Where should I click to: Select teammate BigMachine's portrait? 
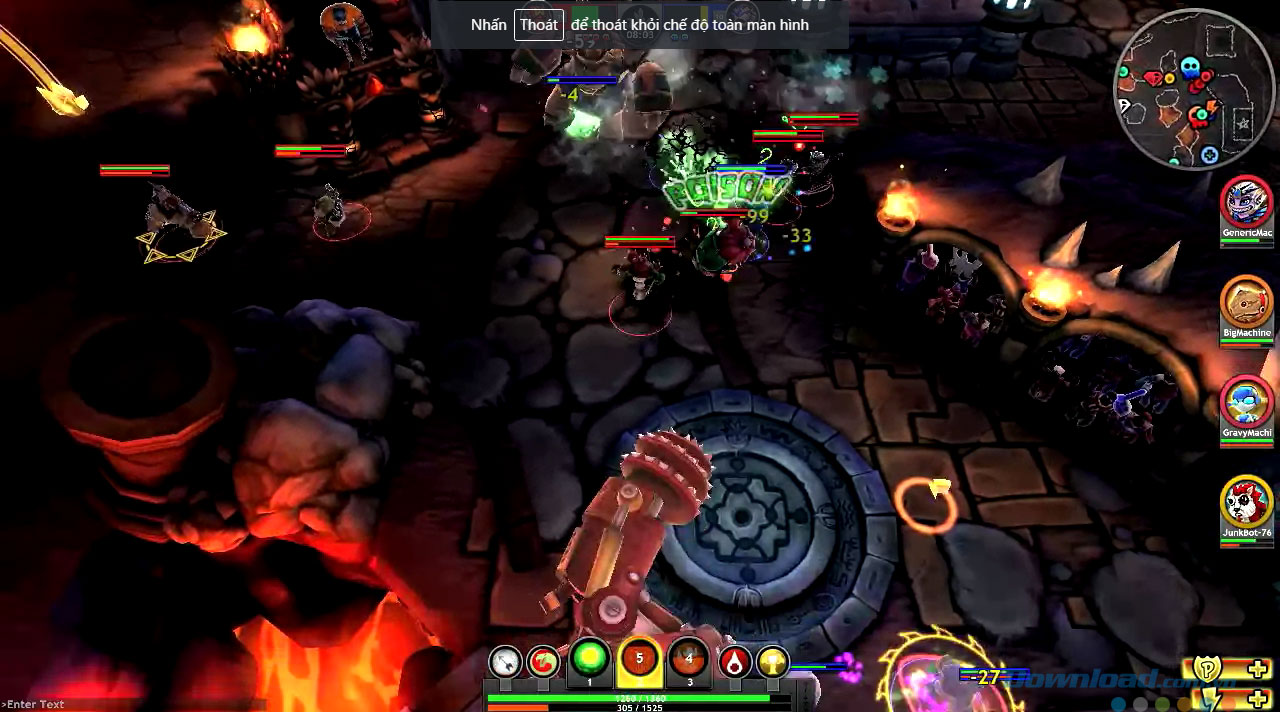click(1246, 301)
